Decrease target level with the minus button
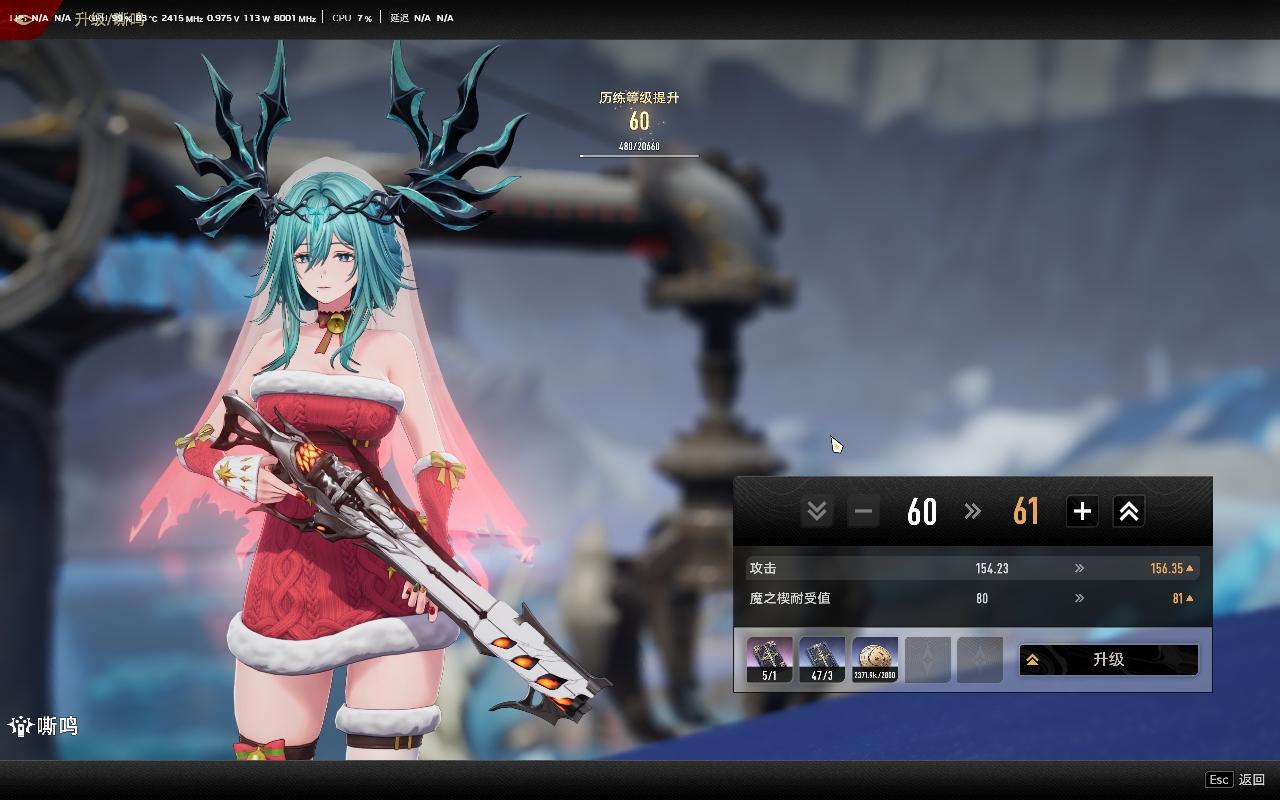The image size is (1280, 800). point(863,512)
